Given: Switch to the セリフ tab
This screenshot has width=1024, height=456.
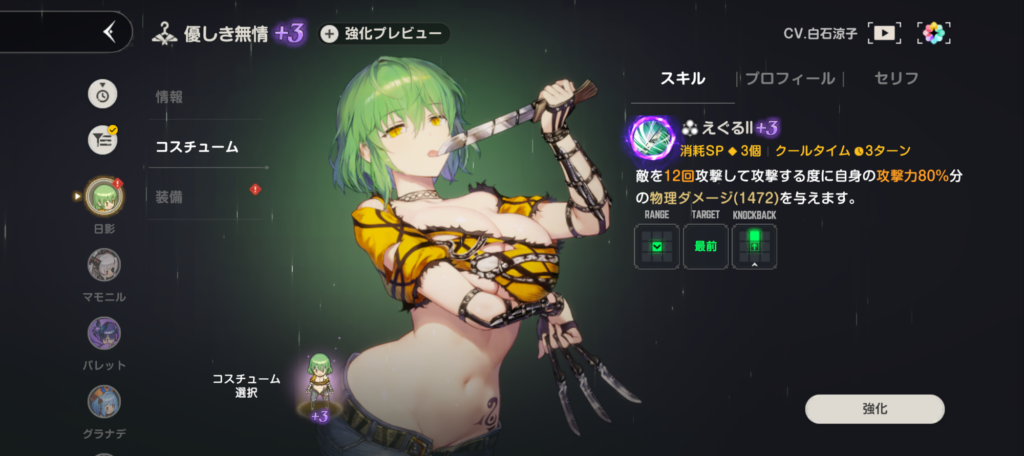Looking at the screenshot, I should pos(896,78).
